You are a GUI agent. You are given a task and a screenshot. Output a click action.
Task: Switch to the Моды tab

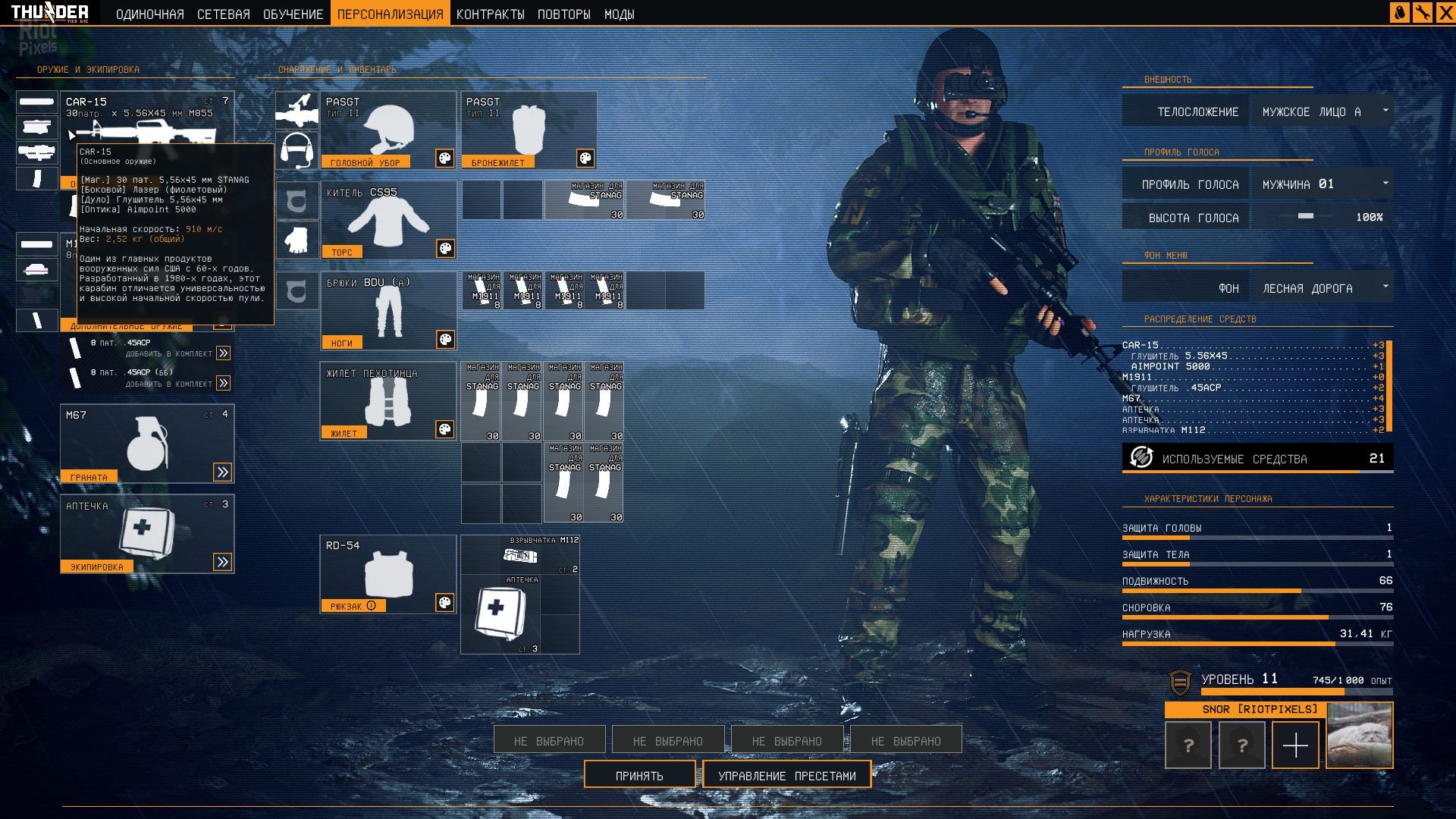[619, 14]
